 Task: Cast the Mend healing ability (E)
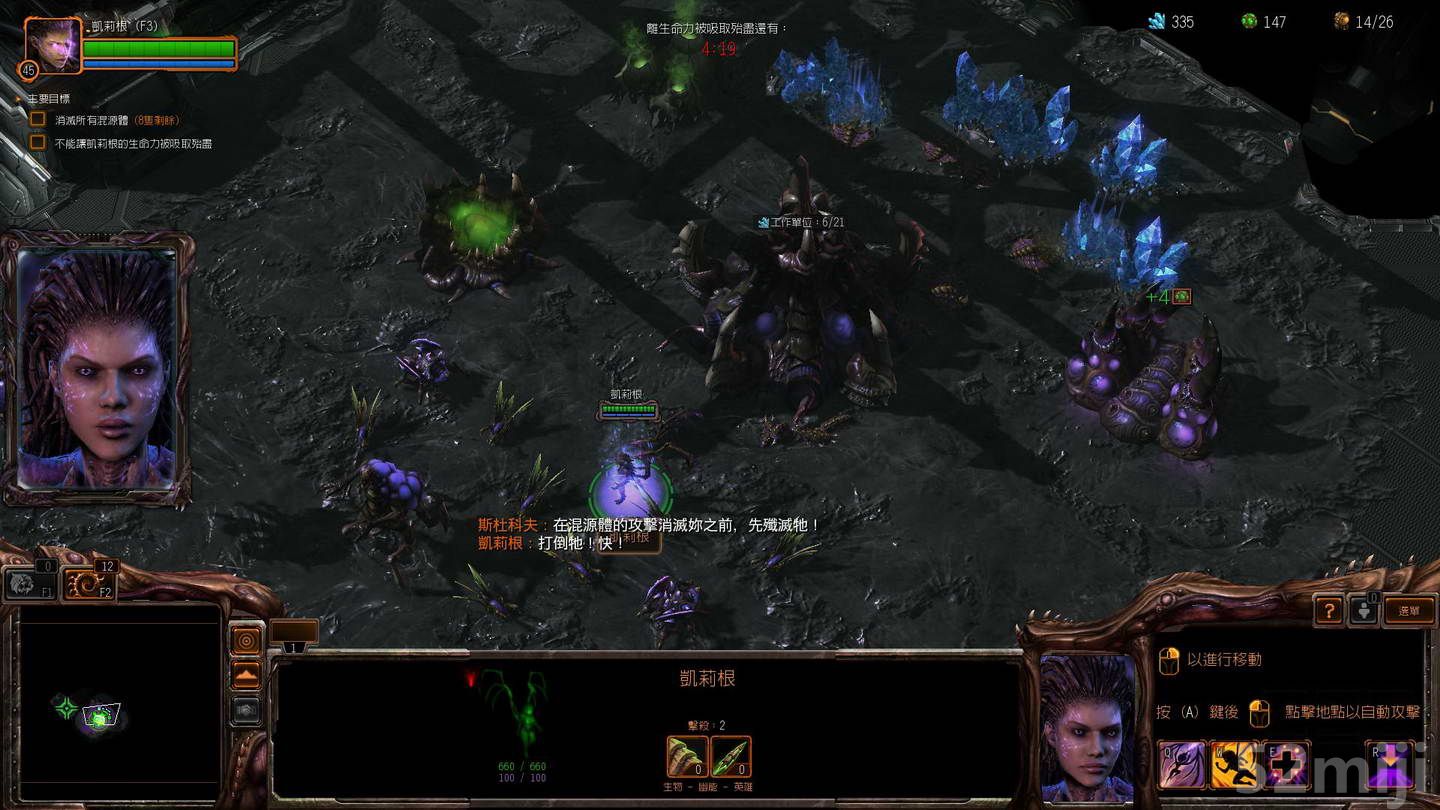(x=1285, y=765)
